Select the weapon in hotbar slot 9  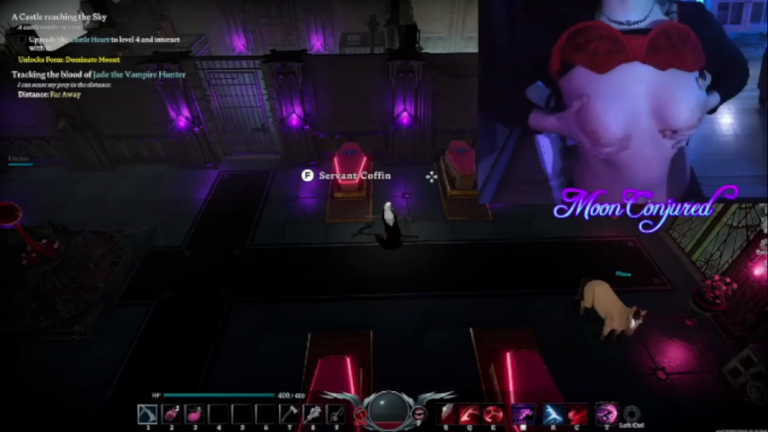336,413
